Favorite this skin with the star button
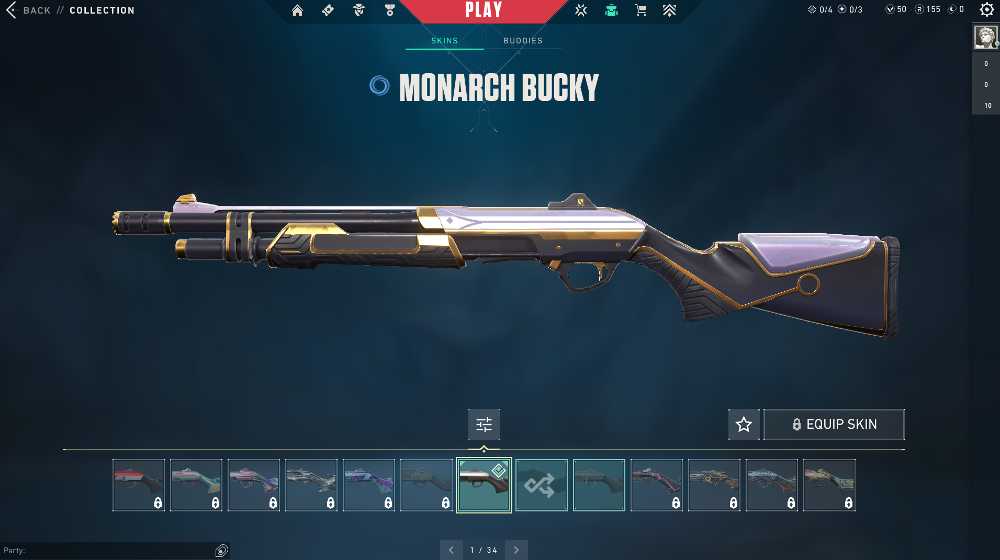The image size is (1000, 560). pos(743,424)
